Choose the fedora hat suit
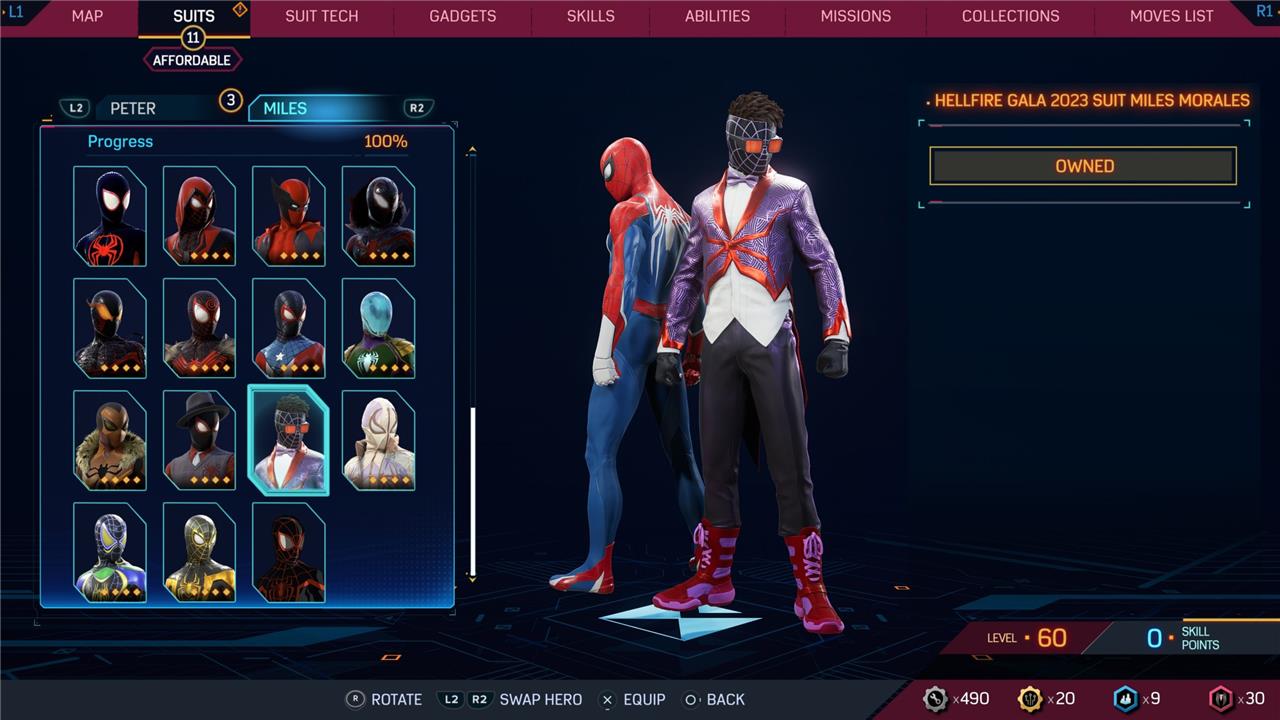Image resolution: width=1280 pixels, height=720 pixels. [x=199, y=440]
